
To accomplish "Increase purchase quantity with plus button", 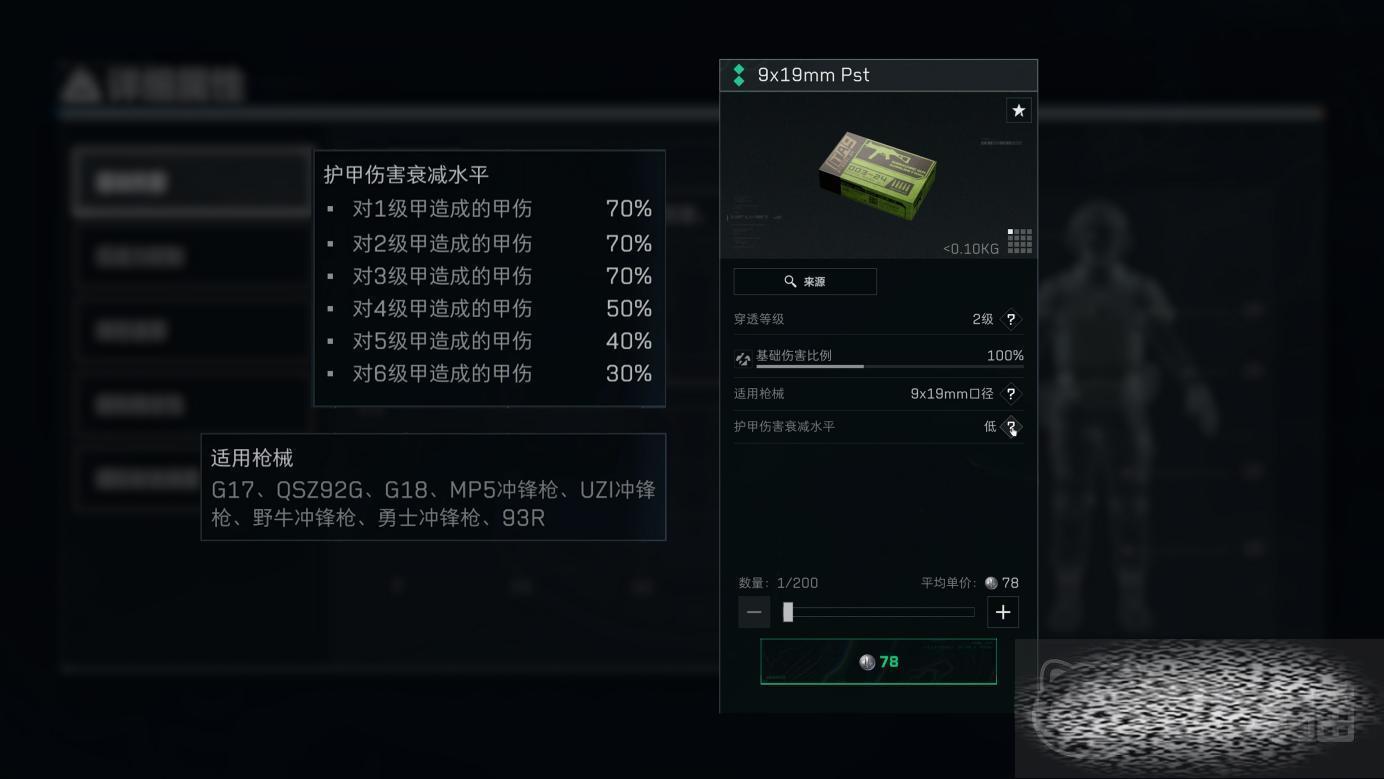I will (x=1003, y=612).
